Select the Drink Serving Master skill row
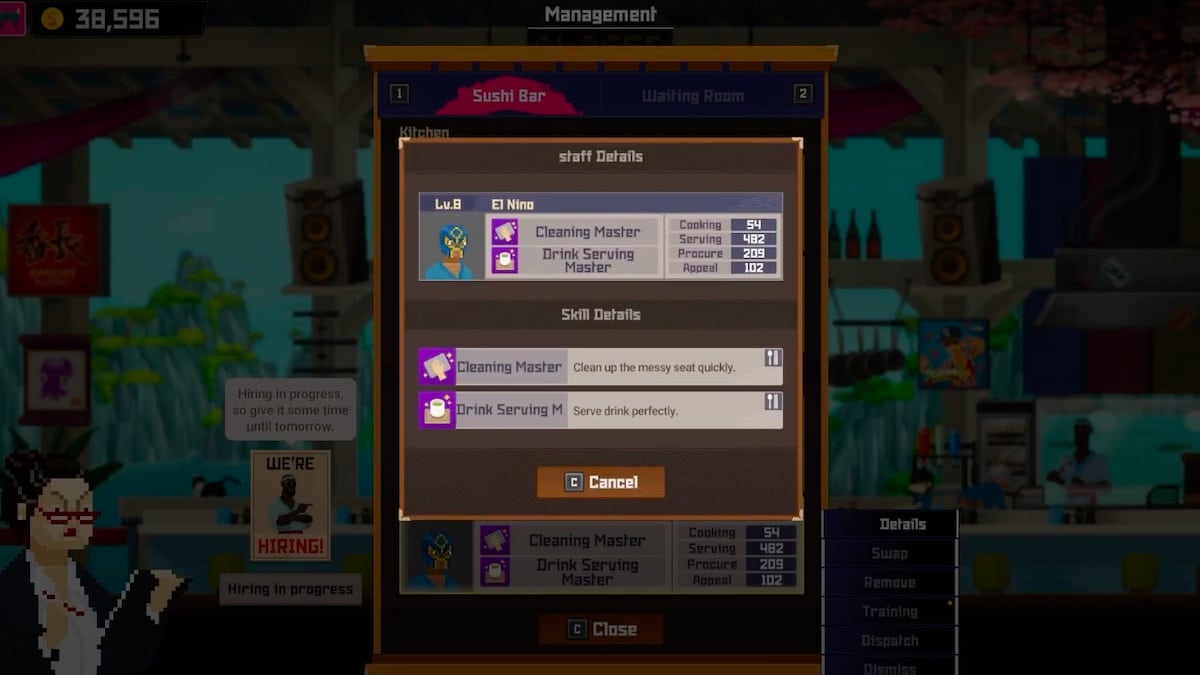This screenshot has height=675, width=1200. 600,410
